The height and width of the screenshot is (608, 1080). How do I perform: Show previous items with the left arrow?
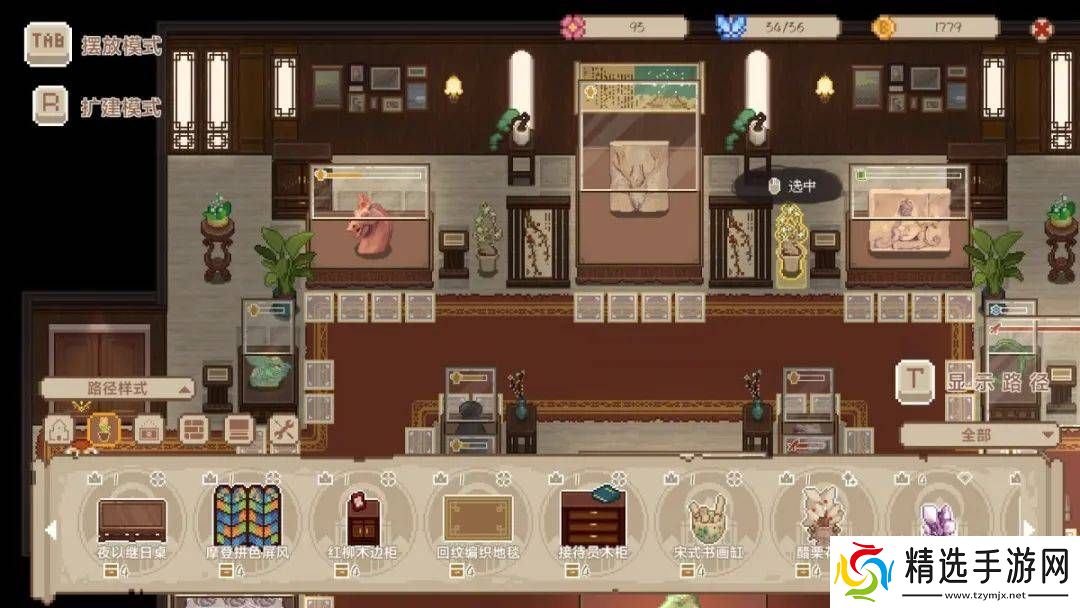[x=51, y=529]
